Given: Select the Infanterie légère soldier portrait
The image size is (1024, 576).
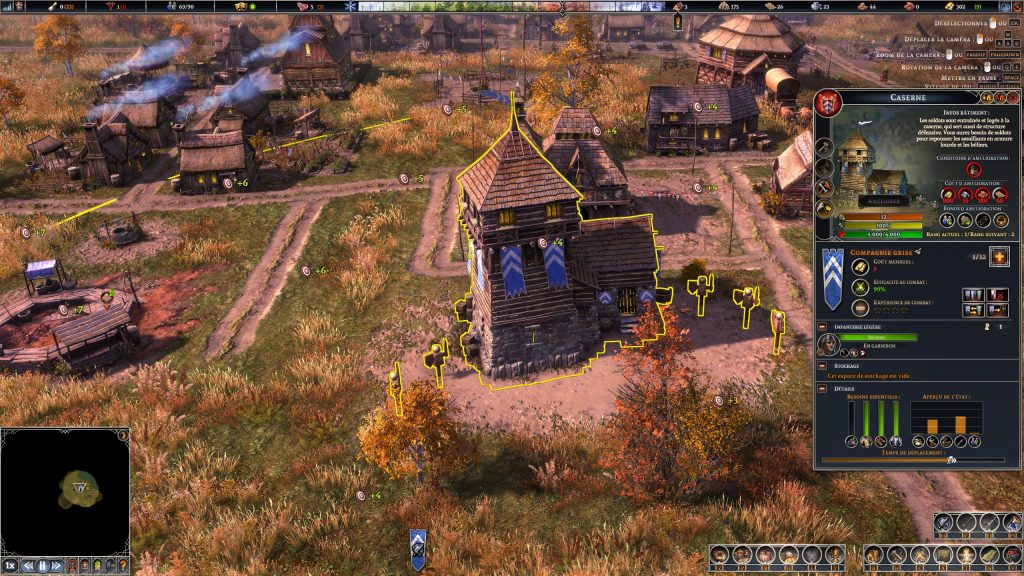Looking at the screenshot, I should pos(828,345).
